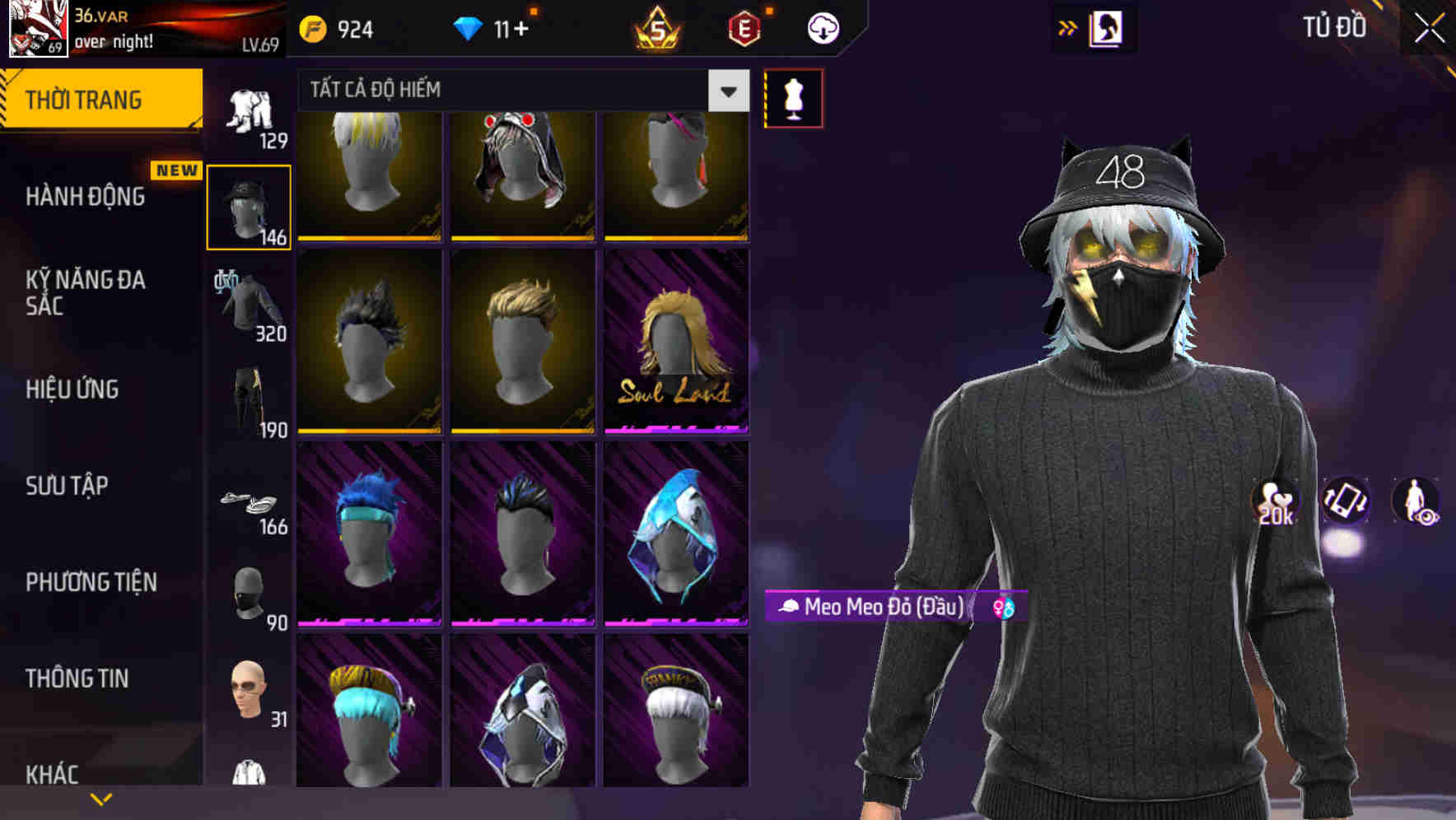The width and height of the screenshot is (1456, 820).
Task: Select the selected cat hat slot showing 146
Action: point(249,206)
